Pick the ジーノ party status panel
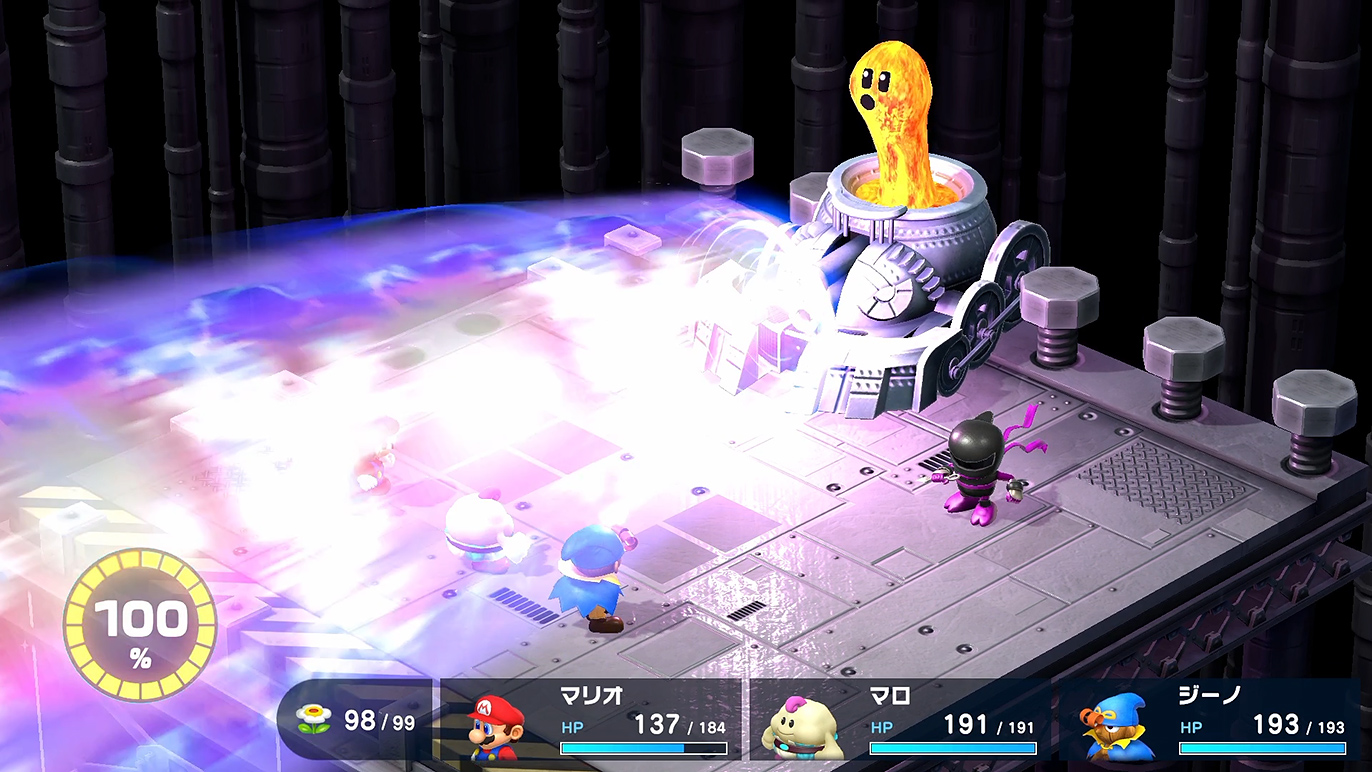1372x772 pixels. pyautogui.click(x=1210, y=720)
